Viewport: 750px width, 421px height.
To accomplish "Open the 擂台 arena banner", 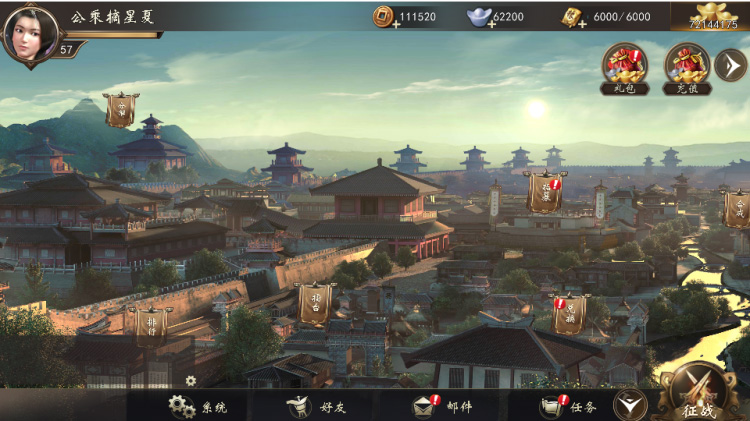I will coord(317,303).
